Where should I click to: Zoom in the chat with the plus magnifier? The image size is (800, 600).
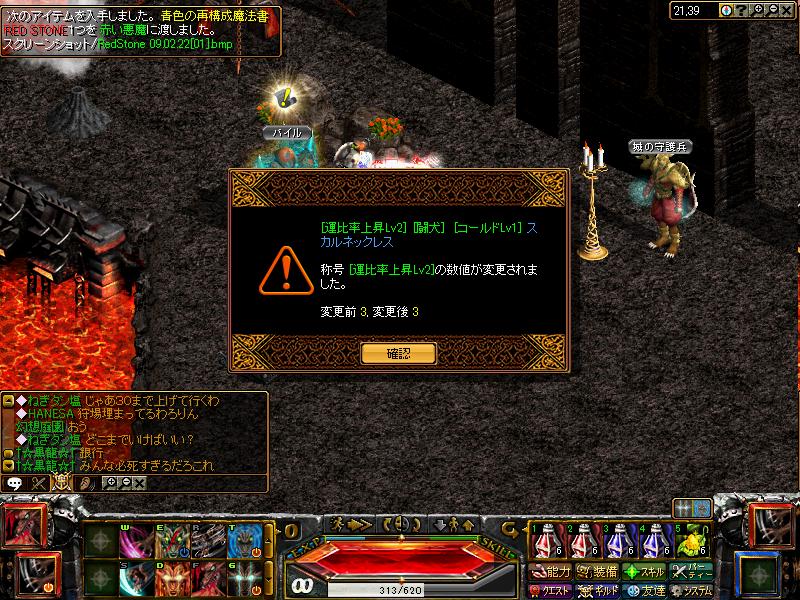pos(111,482)
